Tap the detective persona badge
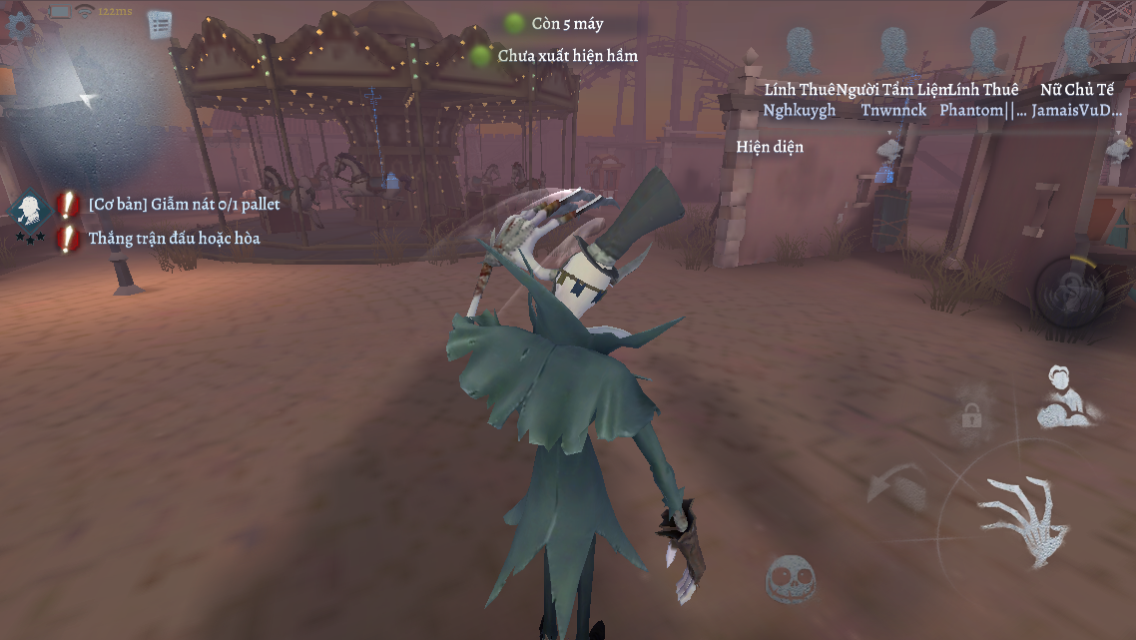The width and height of the screenshot is (1136, 640). click(30, 212)
